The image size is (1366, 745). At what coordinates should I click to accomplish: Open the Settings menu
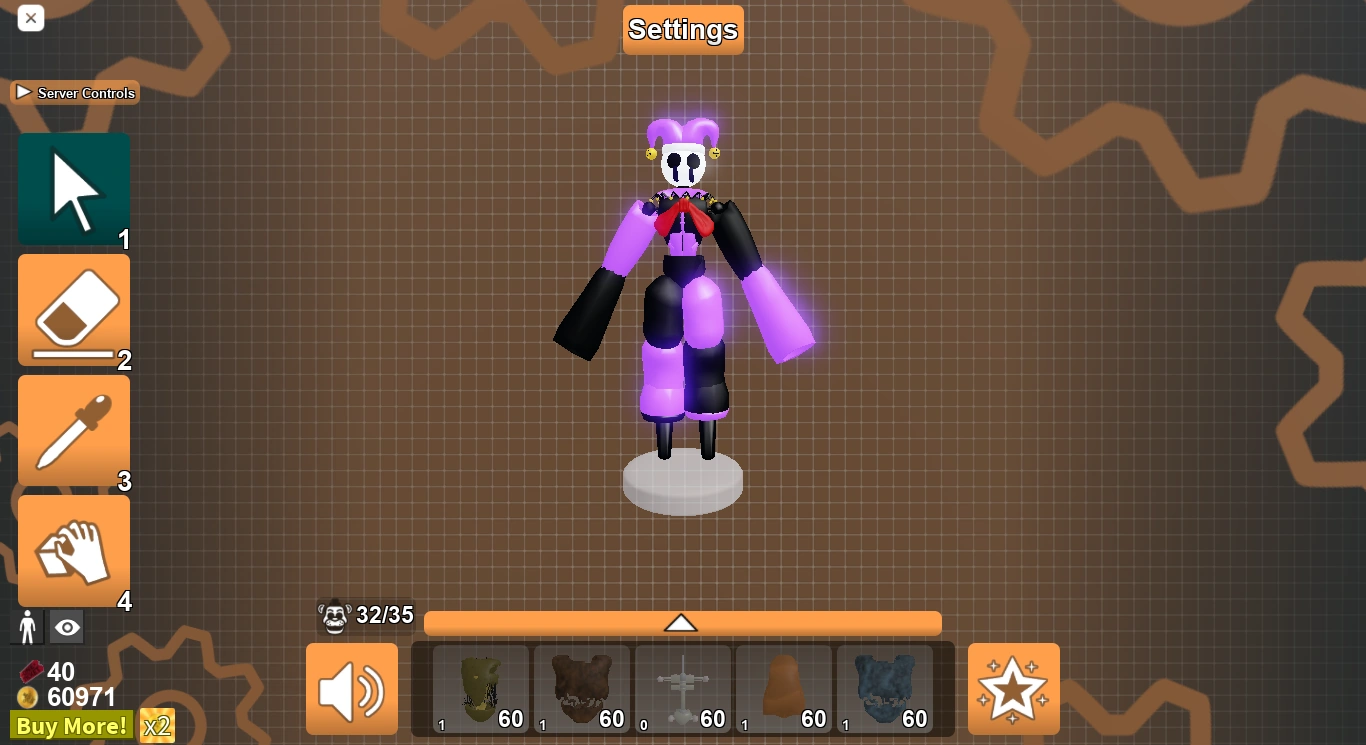point(683,29)
